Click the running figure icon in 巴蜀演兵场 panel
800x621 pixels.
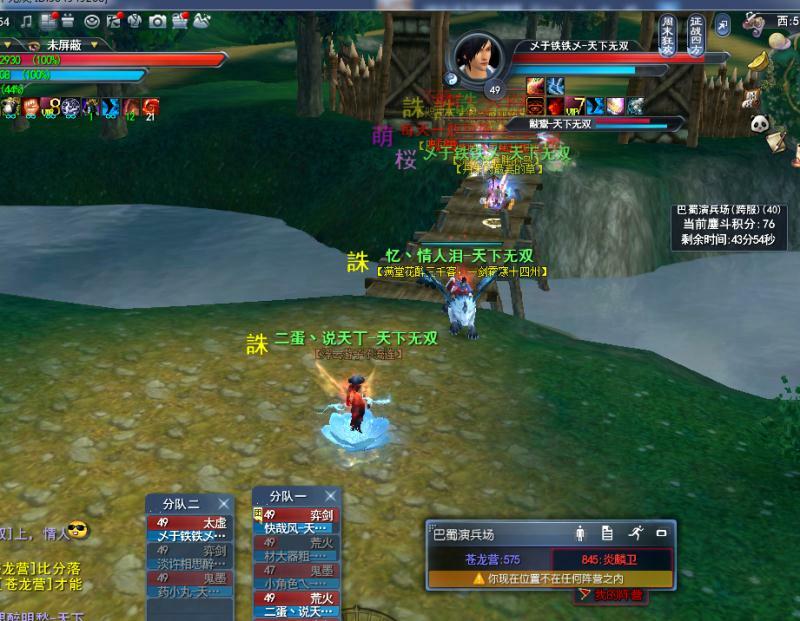coord(634,533)
